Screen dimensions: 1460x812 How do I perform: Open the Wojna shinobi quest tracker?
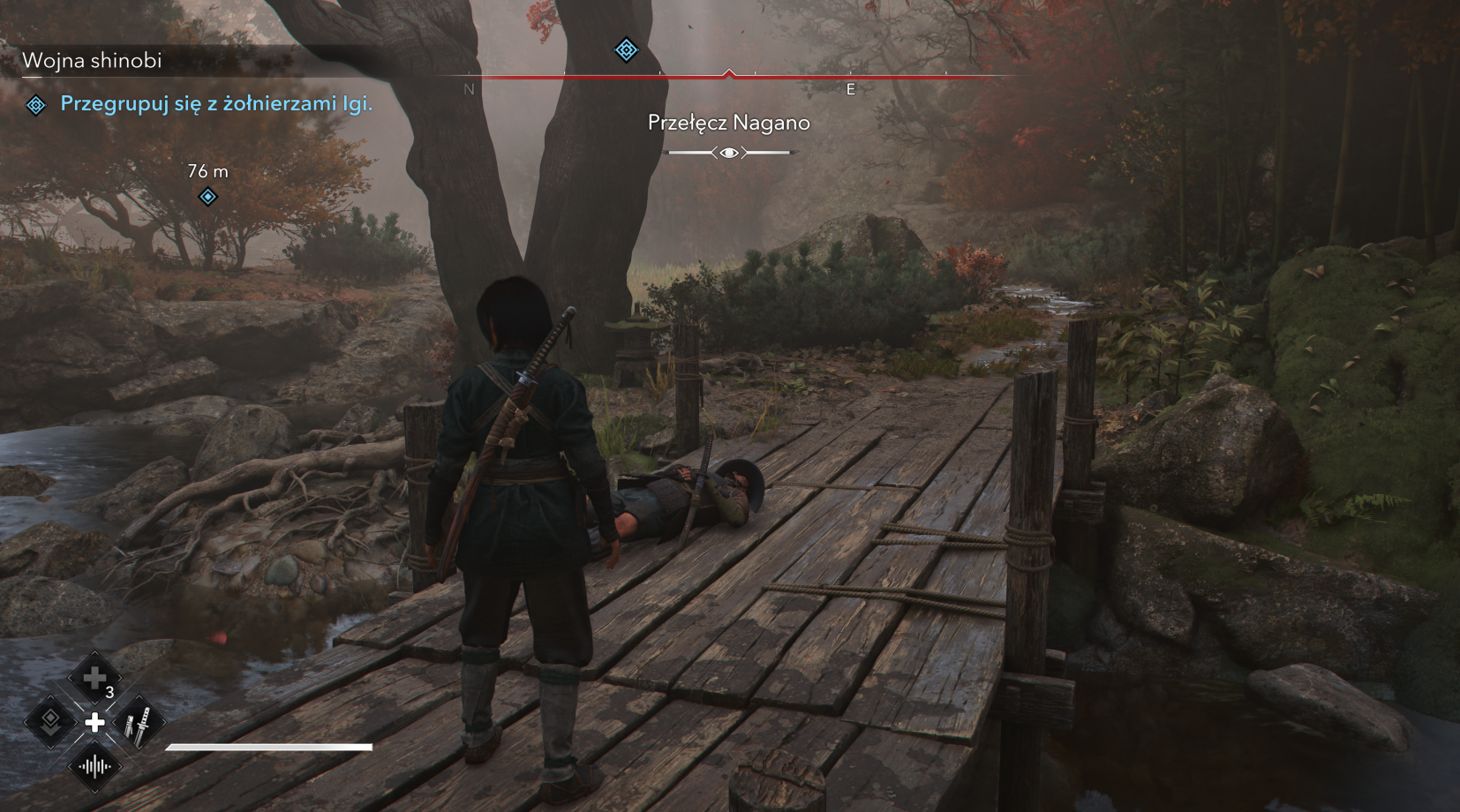tap(92, 60)
